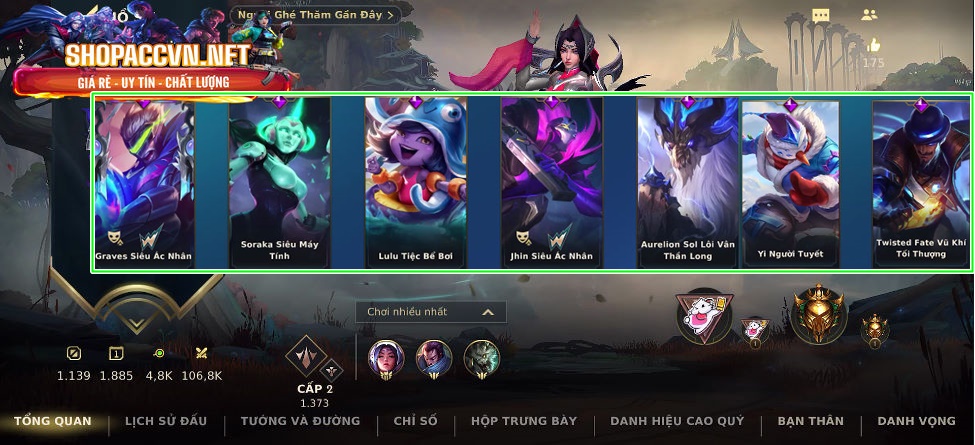Choose the Soraka Siêu Máy Tính skin card
Viewport: 975px width, 445px height.
(279, 182)
